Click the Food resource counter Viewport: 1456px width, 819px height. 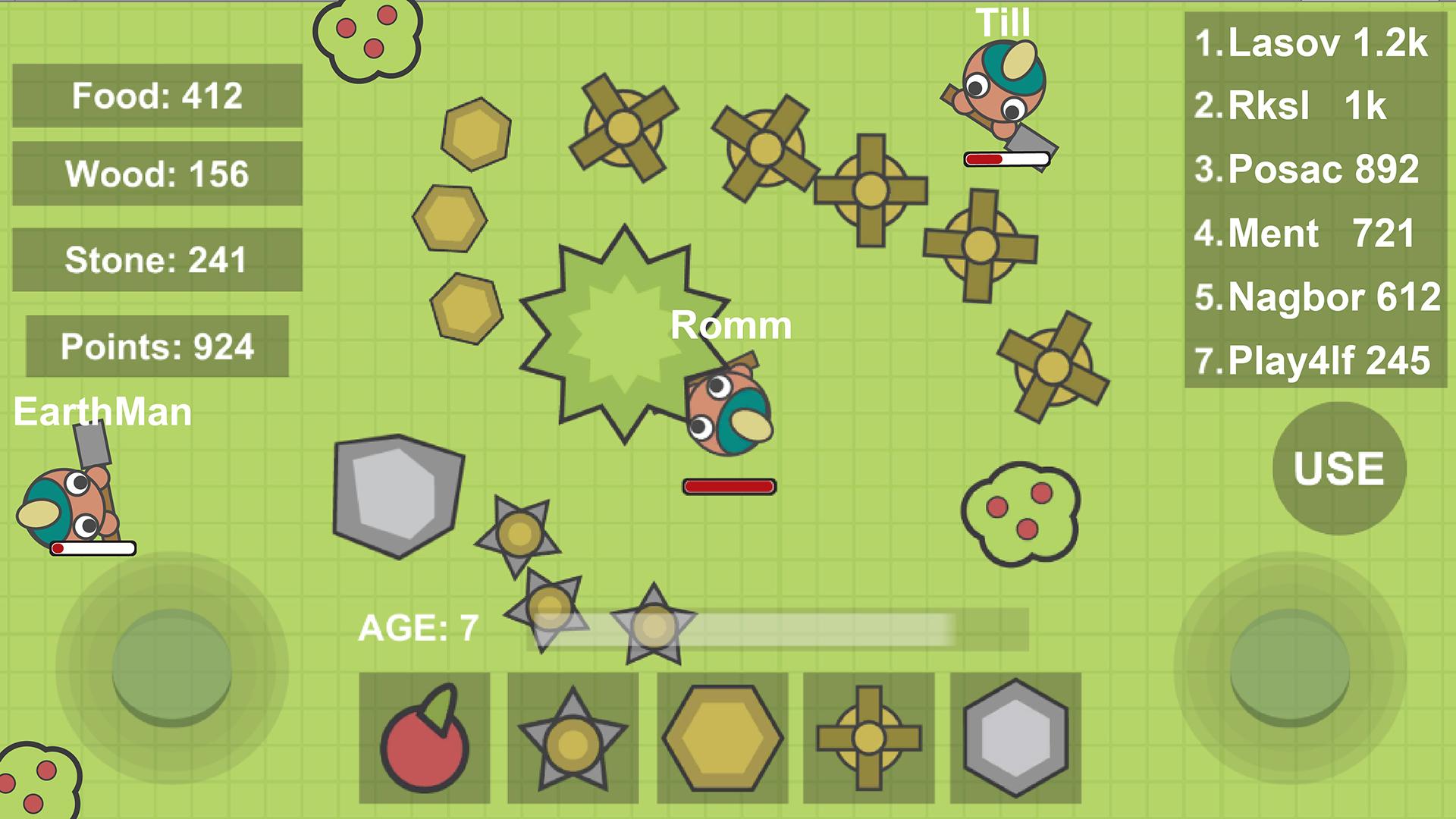pyautogui.click(x=155, y=96)
